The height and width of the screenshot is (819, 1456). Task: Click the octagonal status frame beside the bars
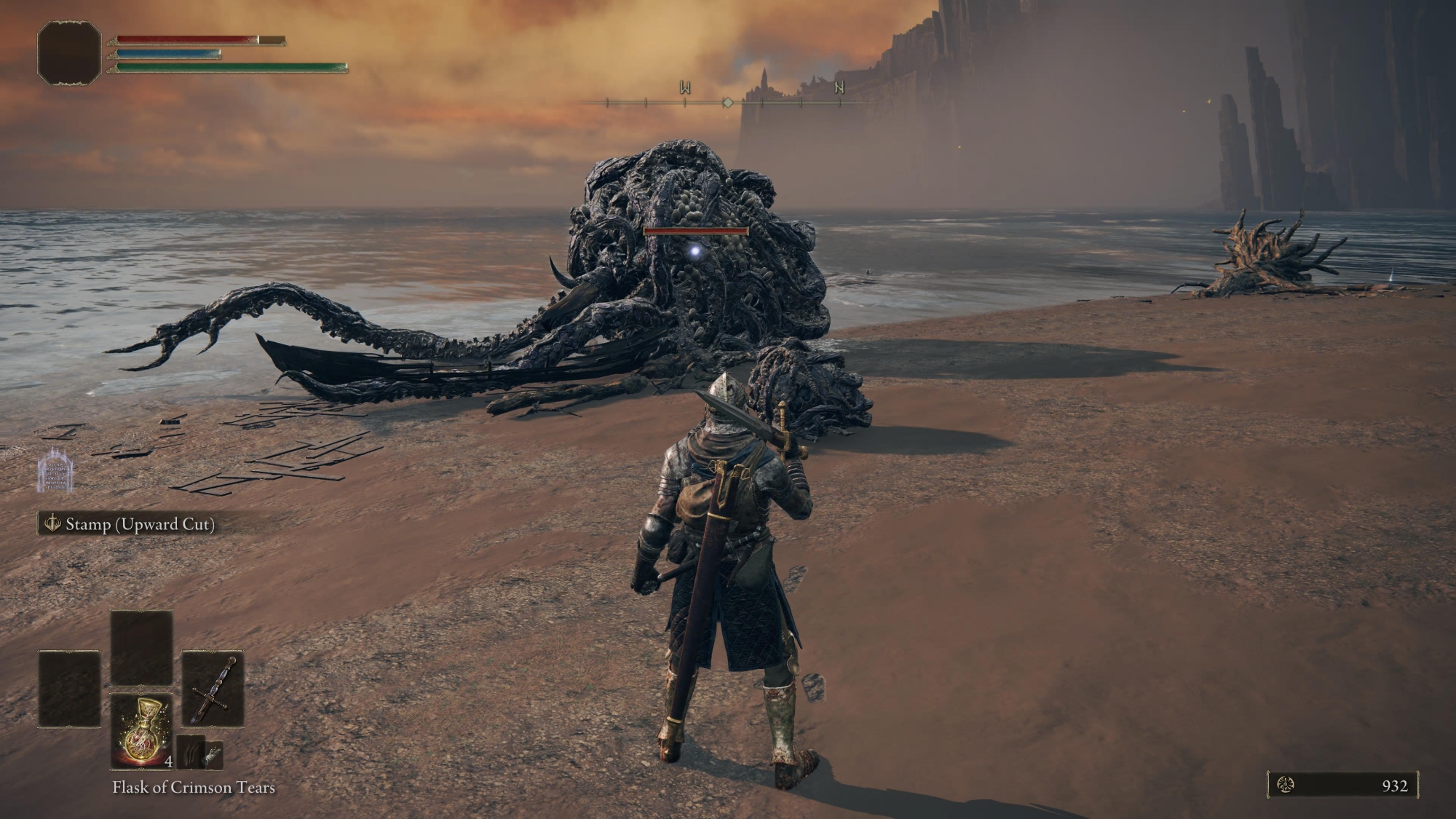pyautogui.click(x=69, y=53)
